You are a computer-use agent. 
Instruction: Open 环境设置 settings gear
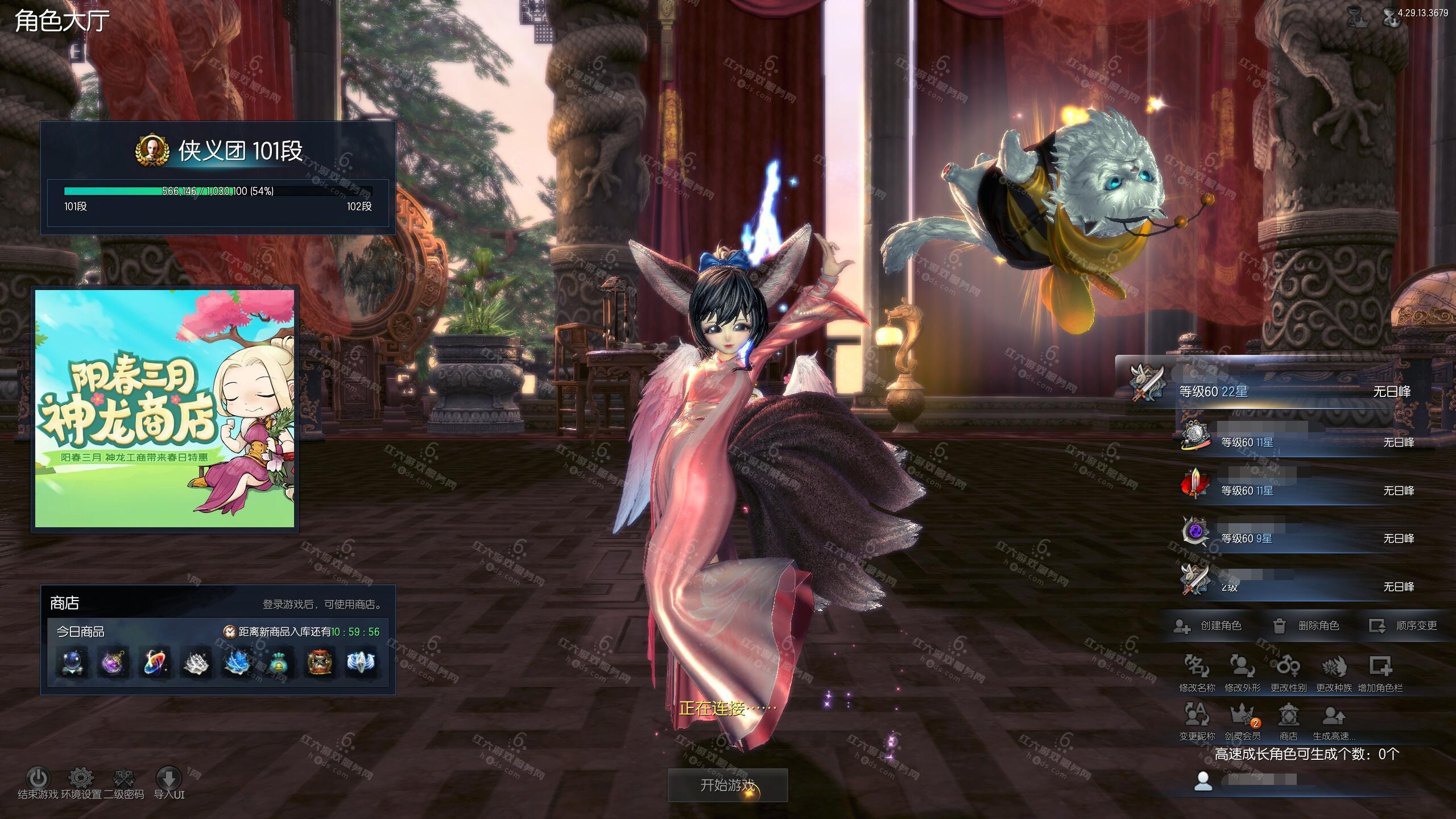click(x=81, y=779)
